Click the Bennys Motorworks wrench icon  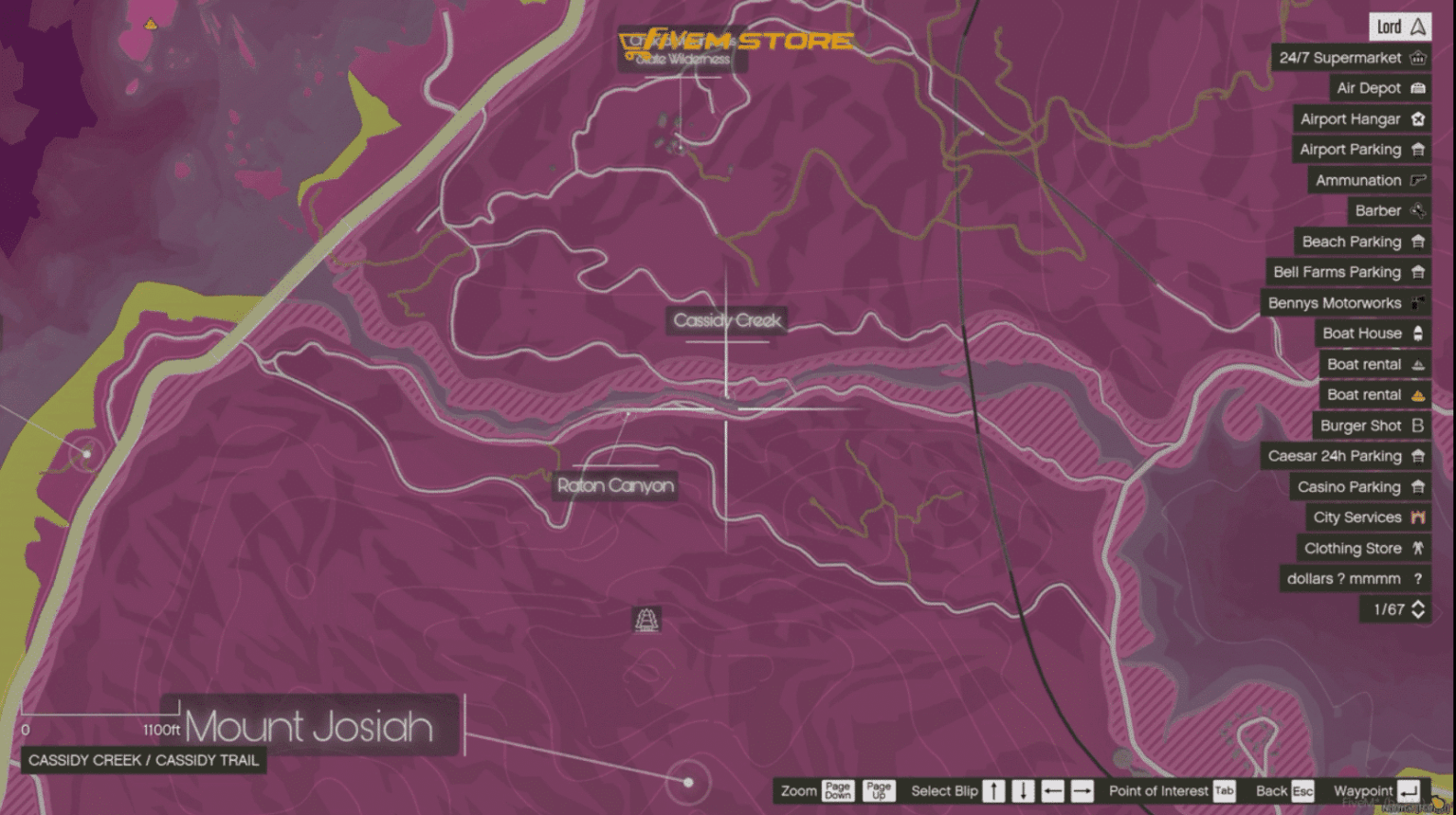pos(1418,302)
